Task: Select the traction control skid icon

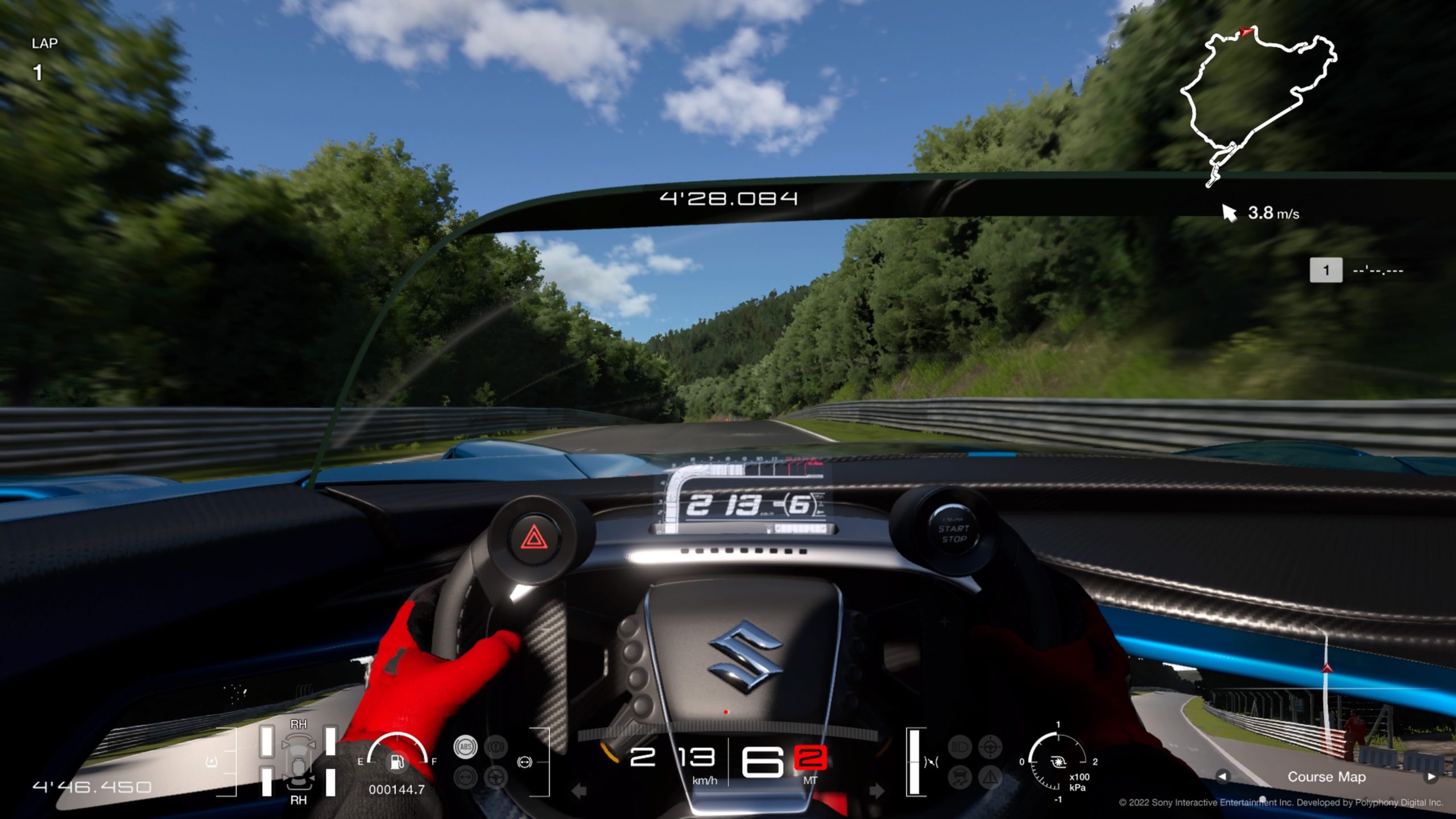Action: point(960,777)
